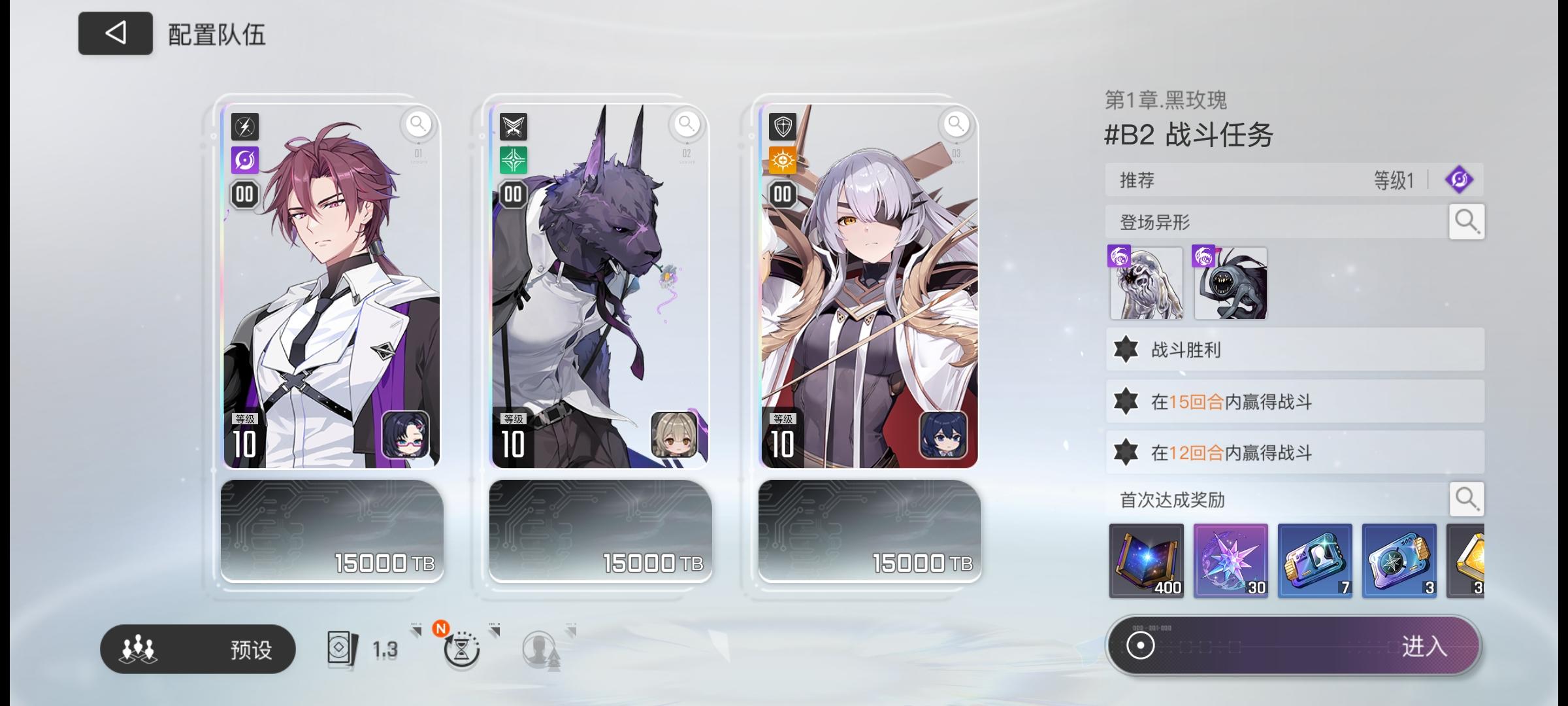Open the 登场异形 enemy search magnifier

(x=1467, y=222)
